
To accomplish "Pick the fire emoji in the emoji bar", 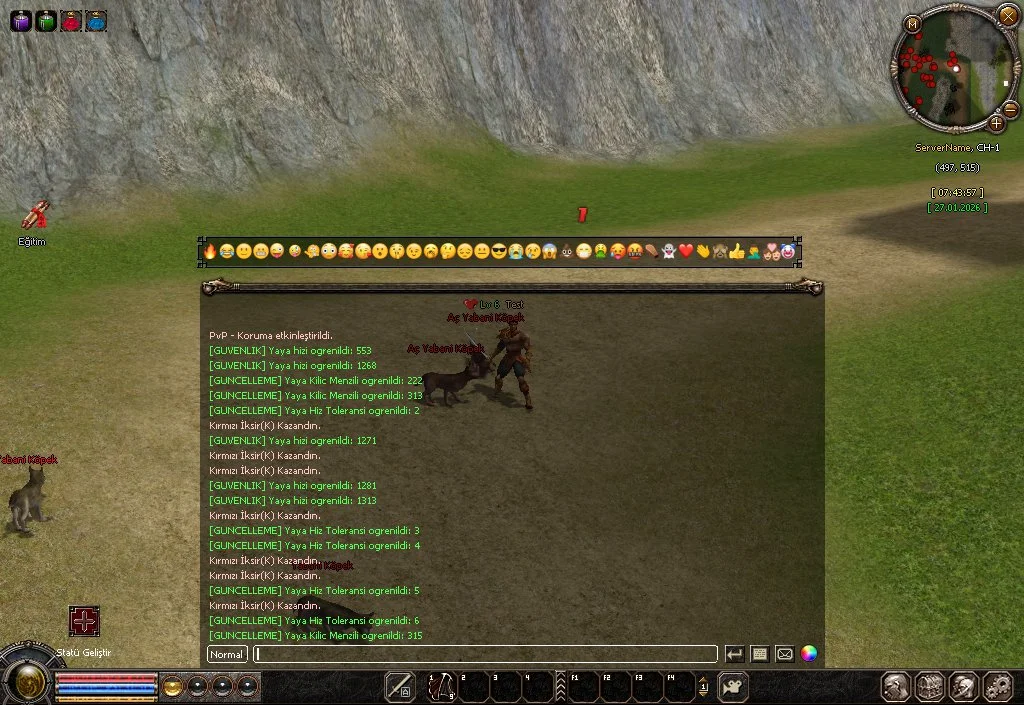I will (x=210, y=252).
